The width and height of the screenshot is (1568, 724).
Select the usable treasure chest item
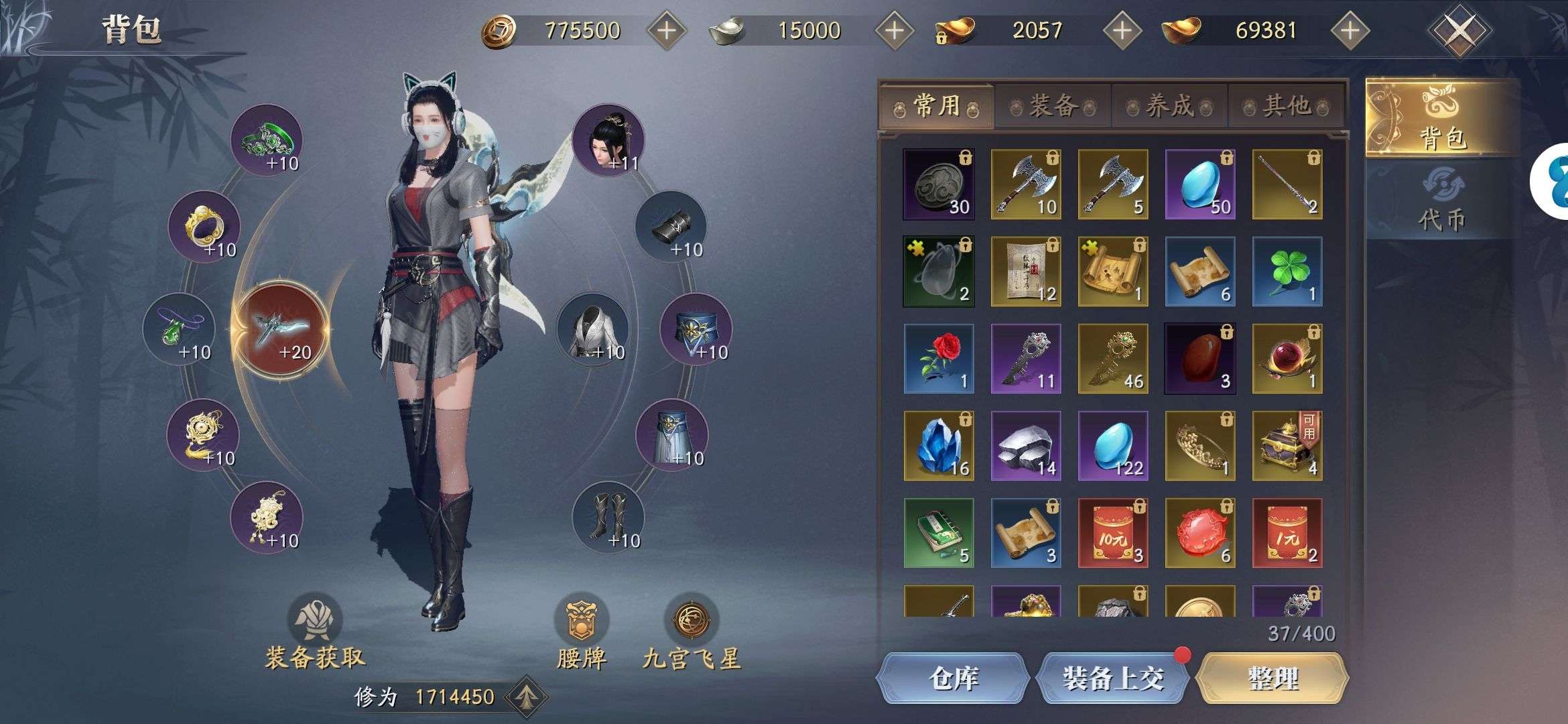click(1287, 446)
